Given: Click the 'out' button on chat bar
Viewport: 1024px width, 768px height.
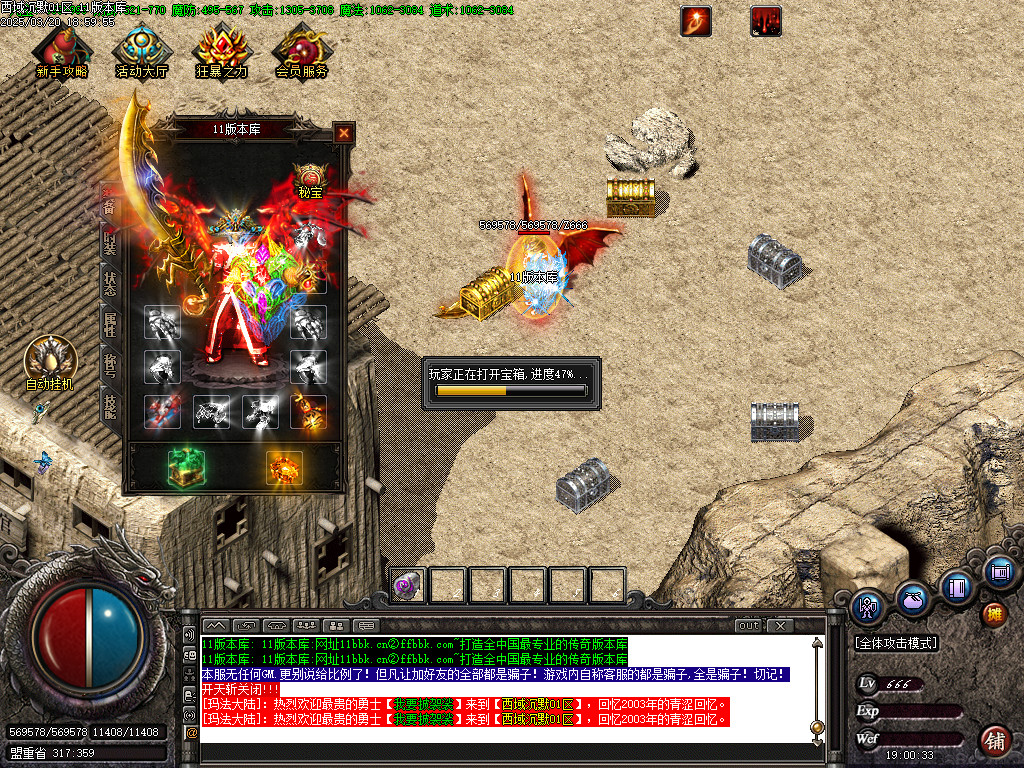Looking at the screenshot, I should pyautogui.click(x=748, y=626).
